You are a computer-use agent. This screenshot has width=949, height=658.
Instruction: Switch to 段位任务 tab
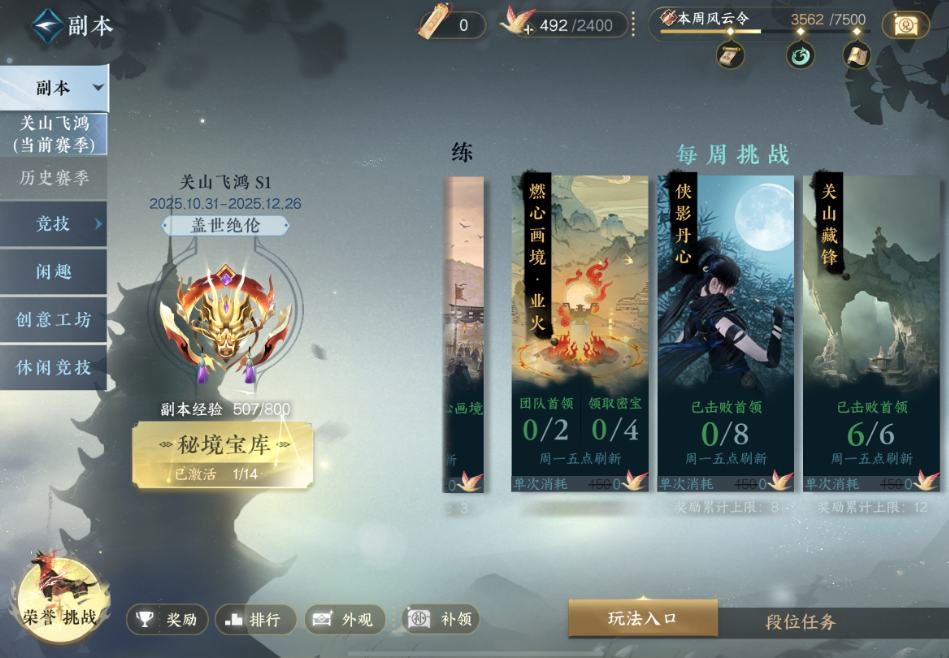pyautogui.click(x=800, y=622)
